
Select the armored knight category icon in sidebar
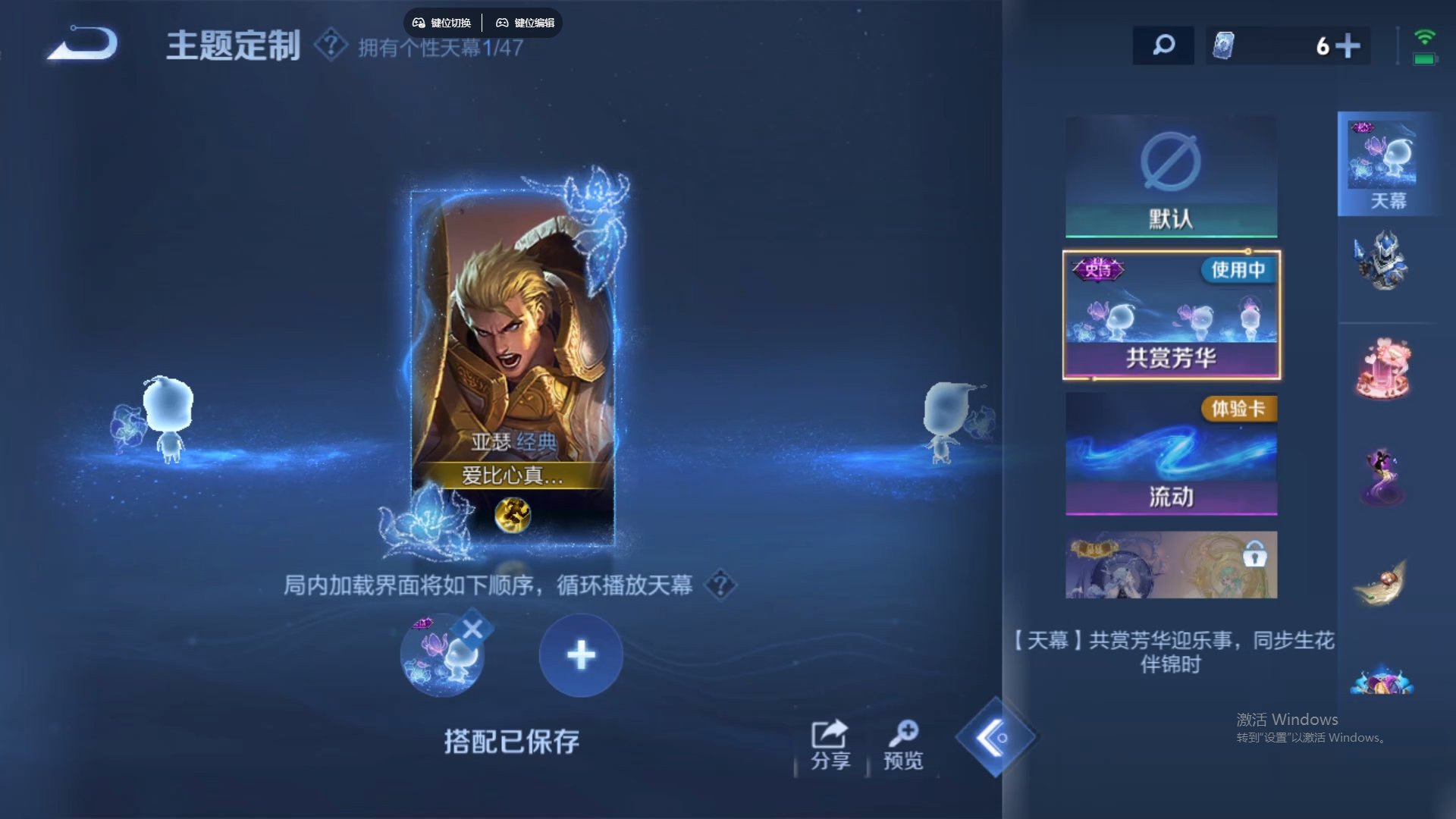tap(1385, 262)
